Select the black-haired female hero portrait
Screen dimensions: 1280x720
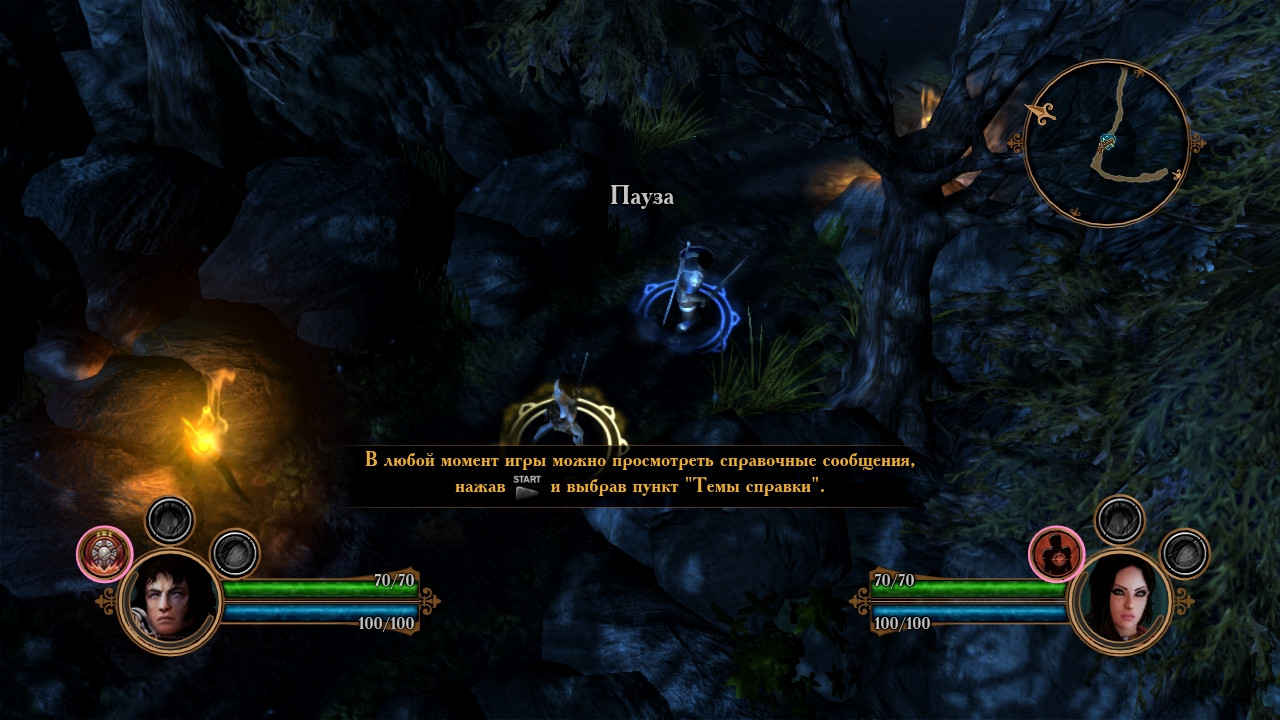click(x=1119, y=601)
